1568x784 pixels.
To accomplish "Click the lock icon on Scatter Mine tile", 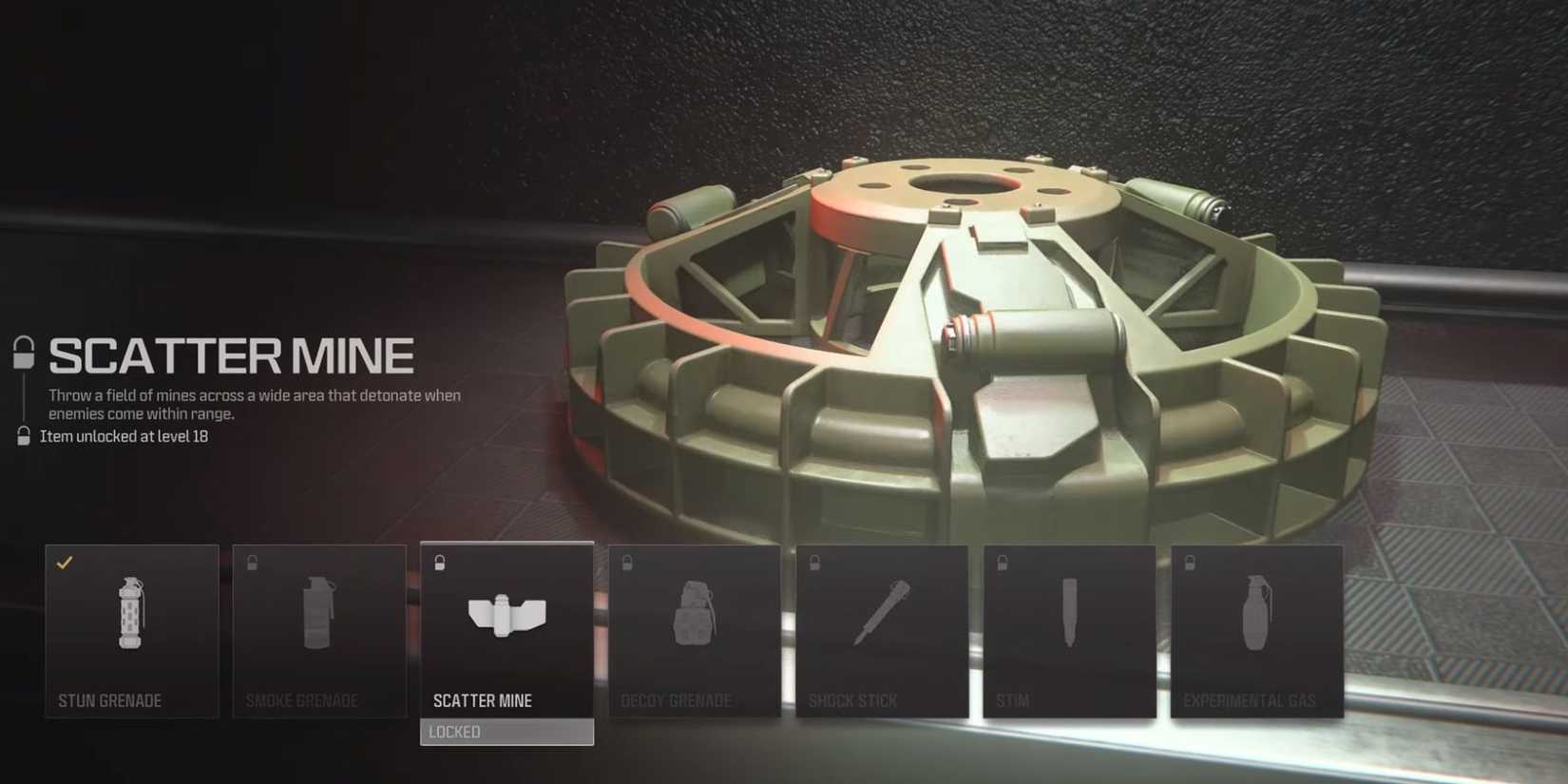I will pos(439,561).
